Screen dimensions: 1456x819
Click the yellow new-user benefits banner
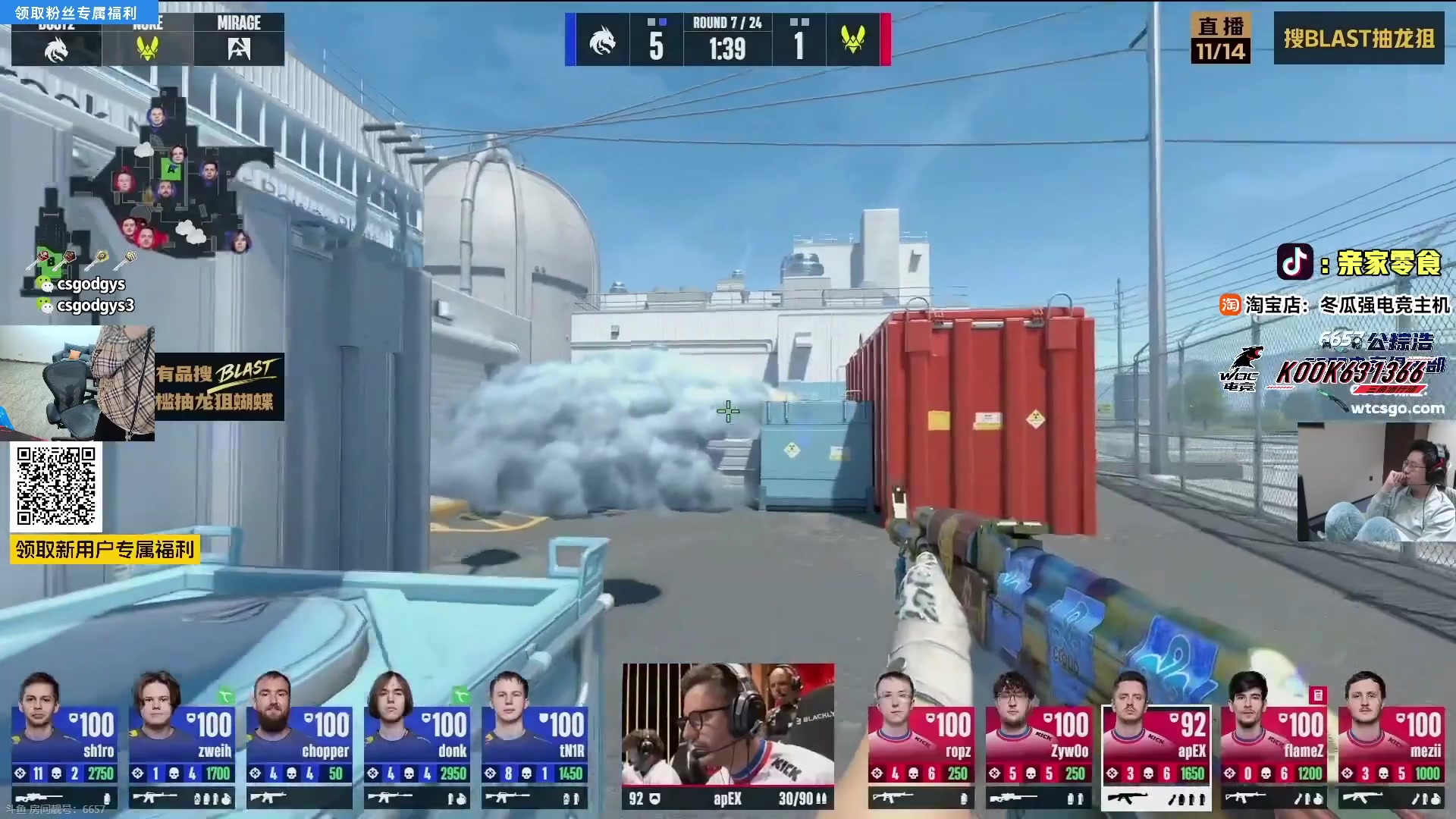(x=105, y=549)
